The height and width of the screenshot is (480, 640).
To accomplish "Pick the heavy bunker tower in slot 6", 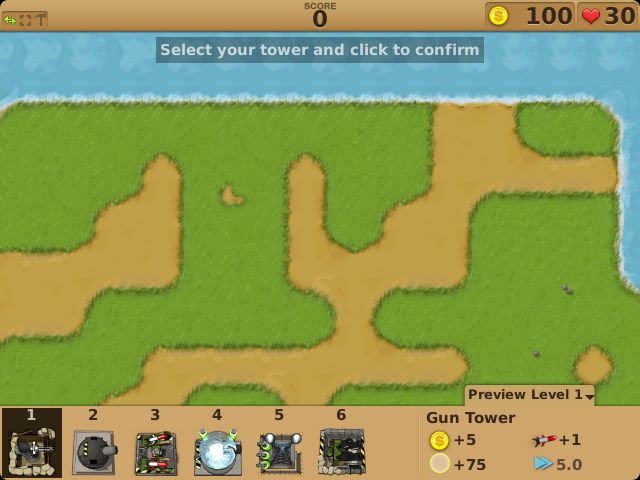I will [342, 452].
